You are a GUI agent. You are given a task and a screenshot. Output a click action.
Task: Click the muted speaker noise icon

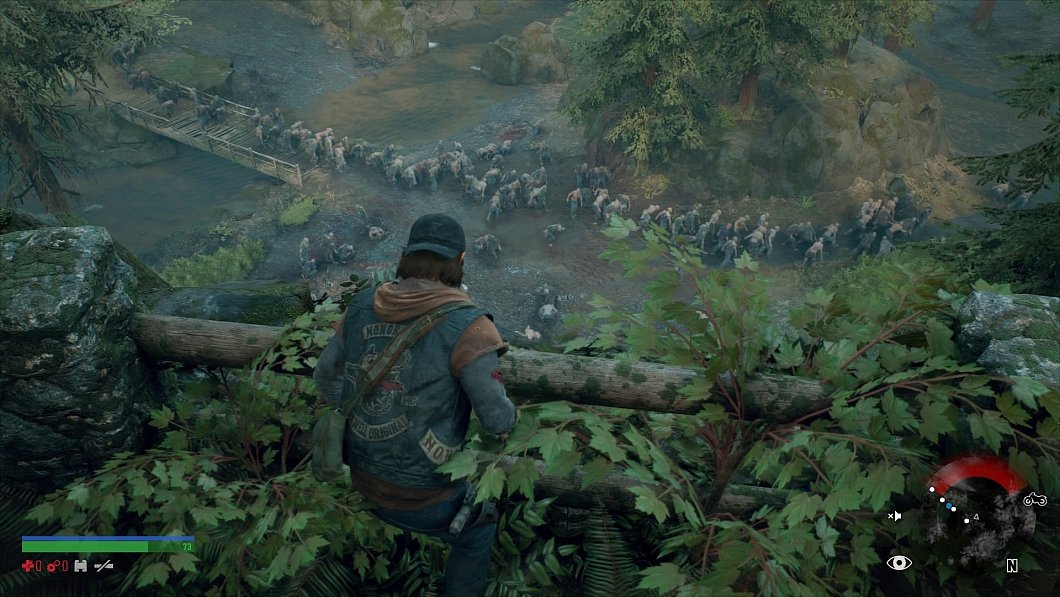894,516
